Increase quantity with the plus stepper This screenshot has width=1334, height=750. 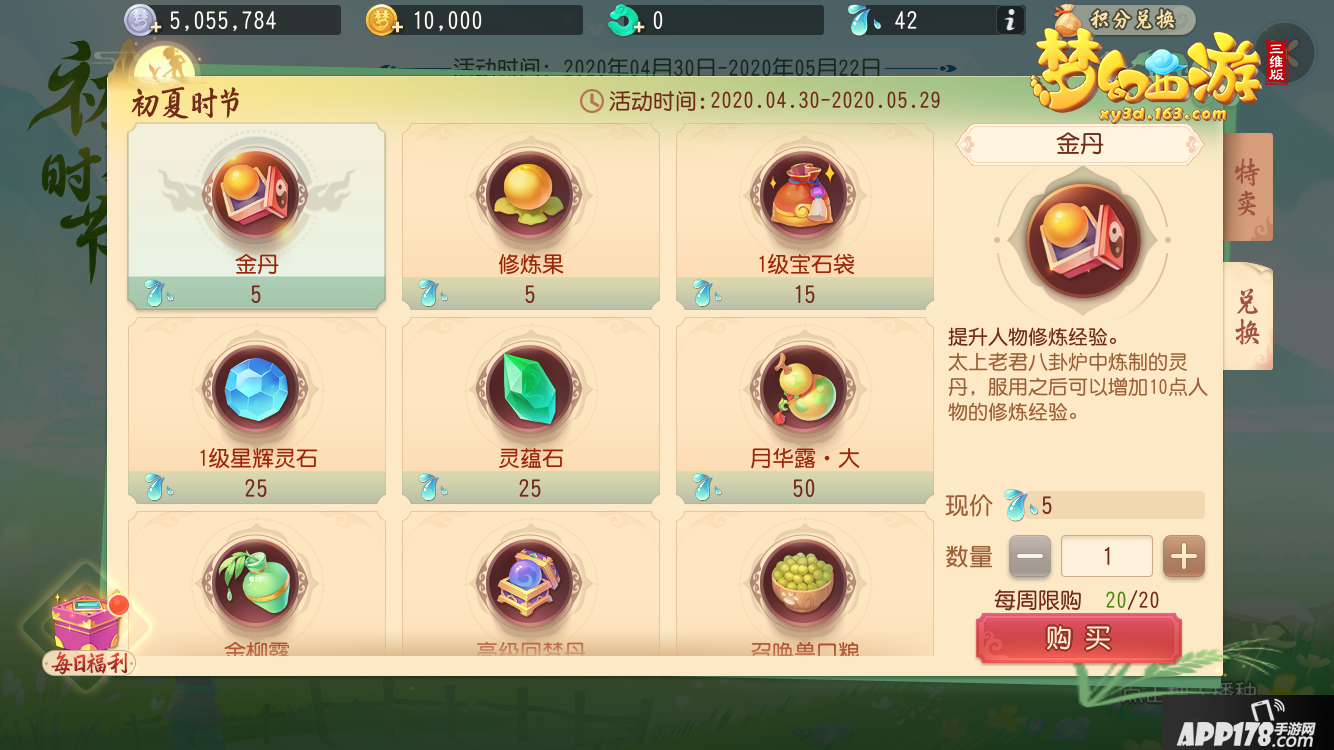tap(1184, 556)
